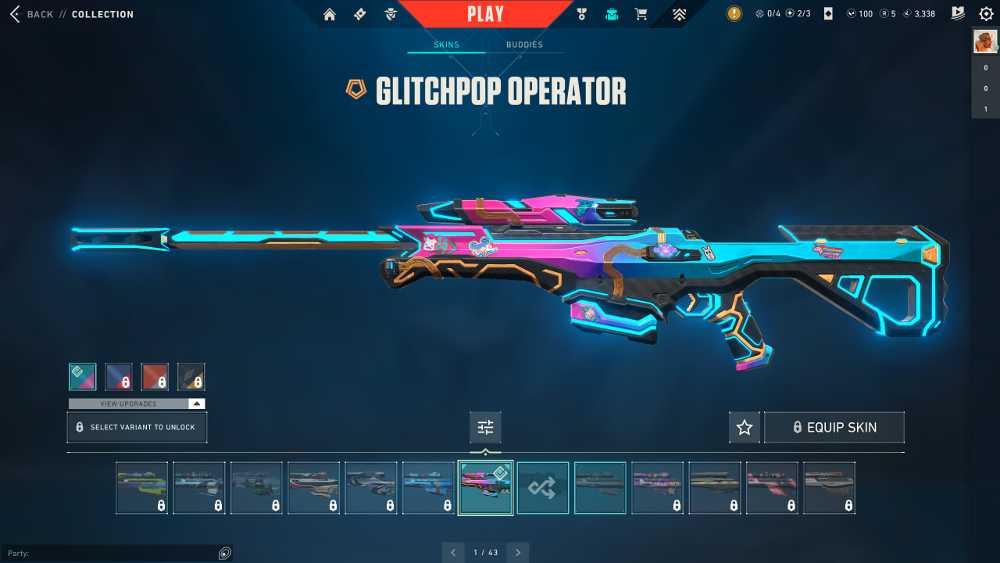Open the settings gear
The width and height of the screenshot is (1000, 563).
coord(986,14)
